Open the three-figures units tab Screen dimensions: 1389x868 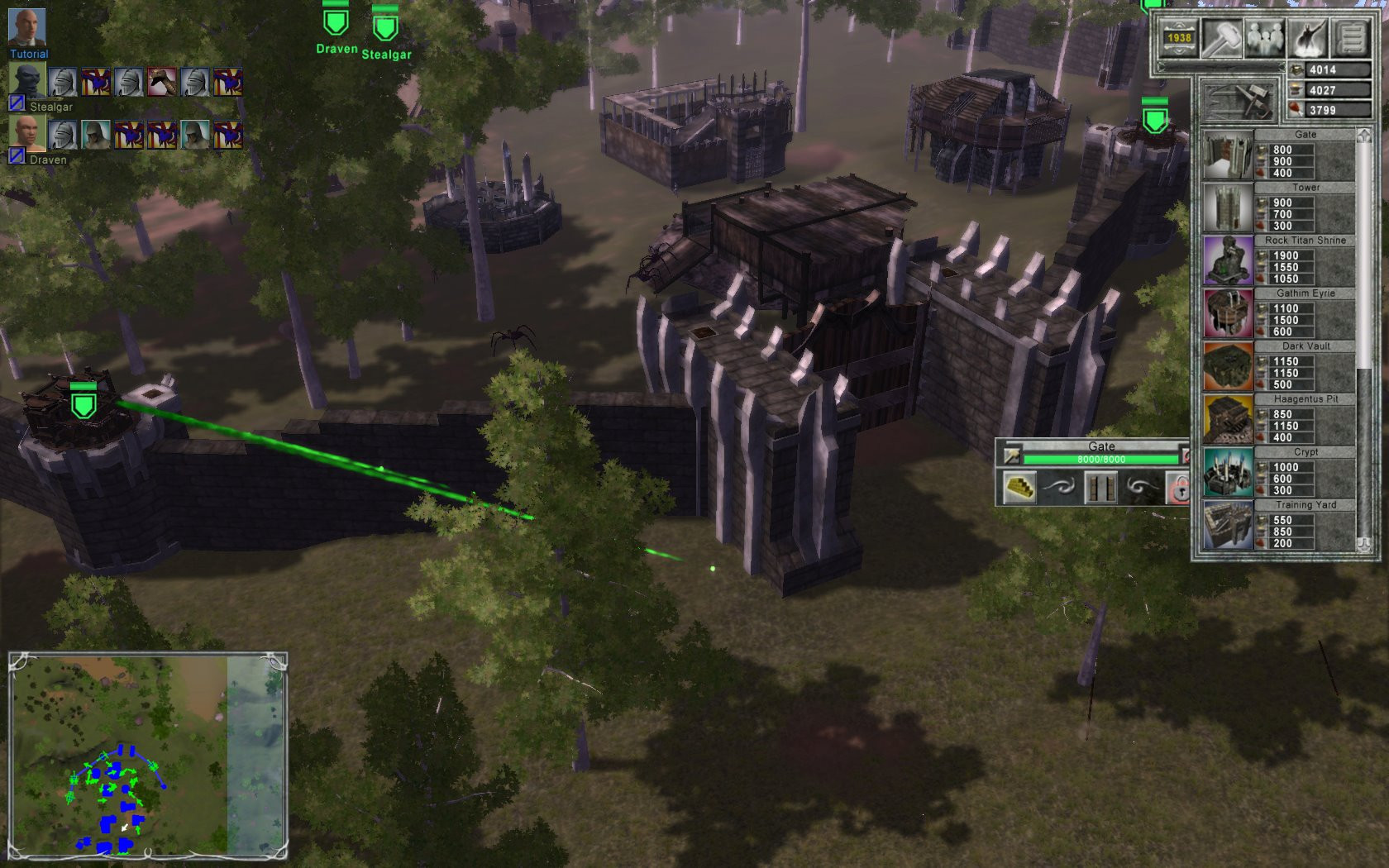tap(1265, 37)
